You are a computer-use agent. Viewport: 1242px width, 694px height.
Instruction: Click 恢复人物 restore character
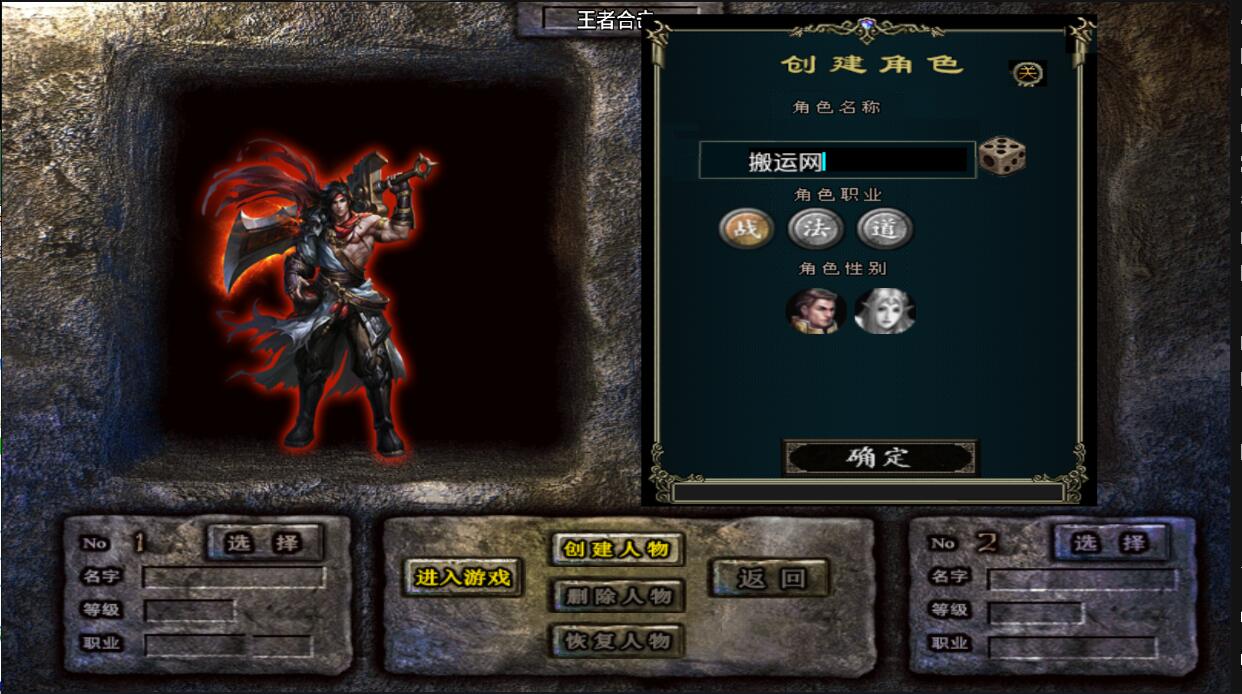(x=616, y=641)
